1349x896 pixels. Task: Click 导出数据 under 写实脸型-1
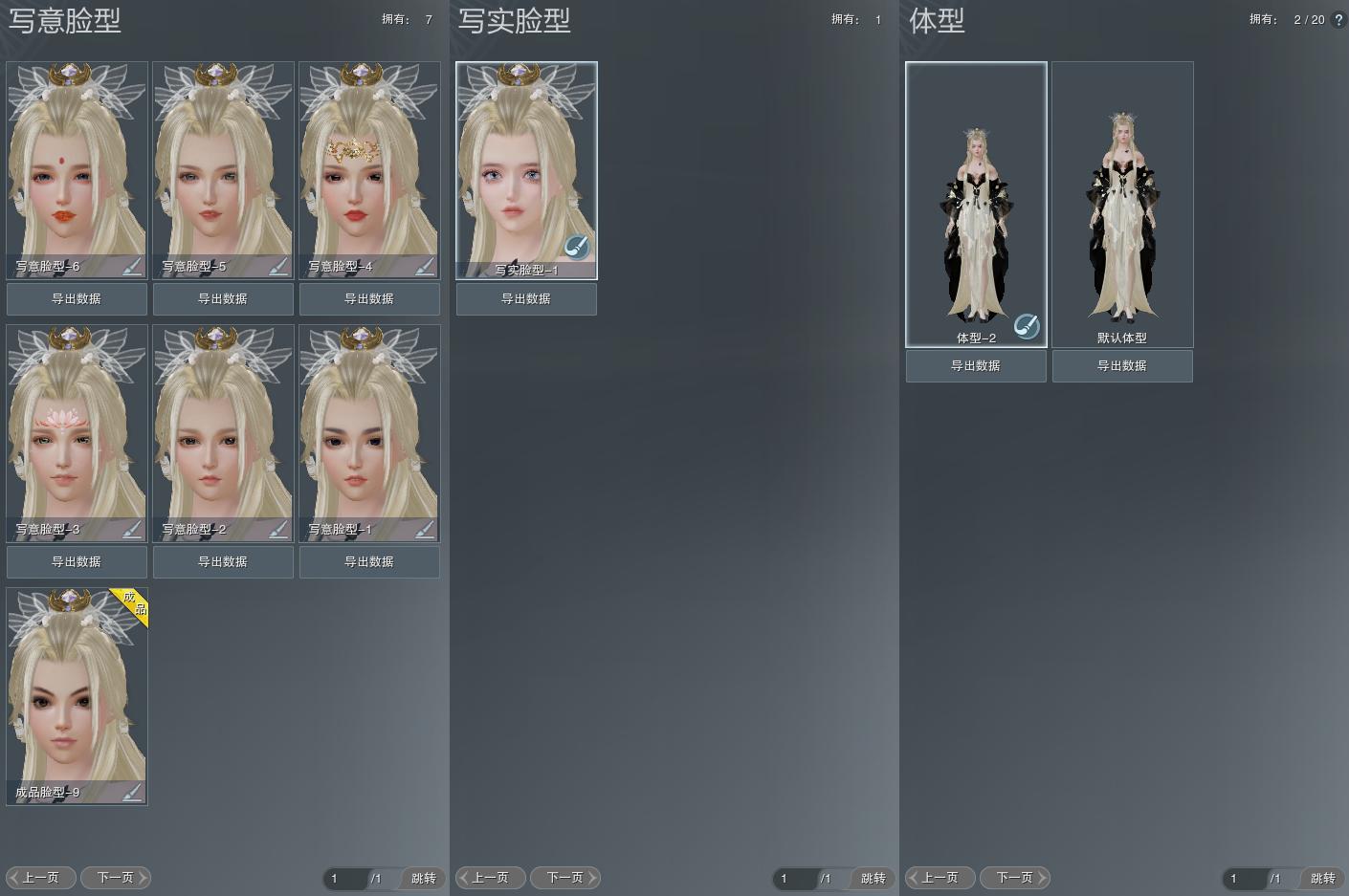[526, 299]
